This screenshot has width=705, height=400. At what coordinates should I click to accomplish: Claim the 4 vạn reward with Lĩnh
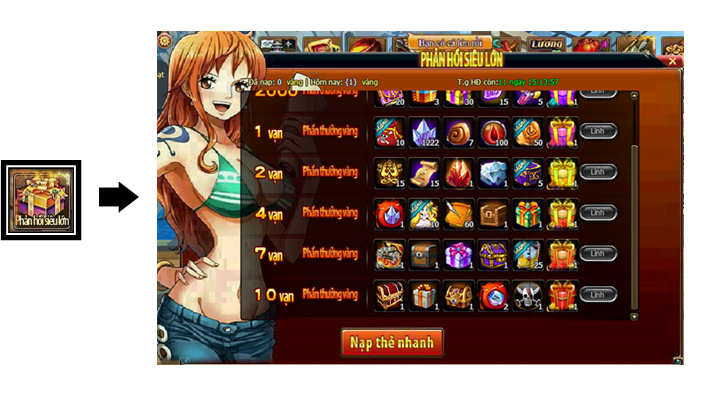[597, 213]
